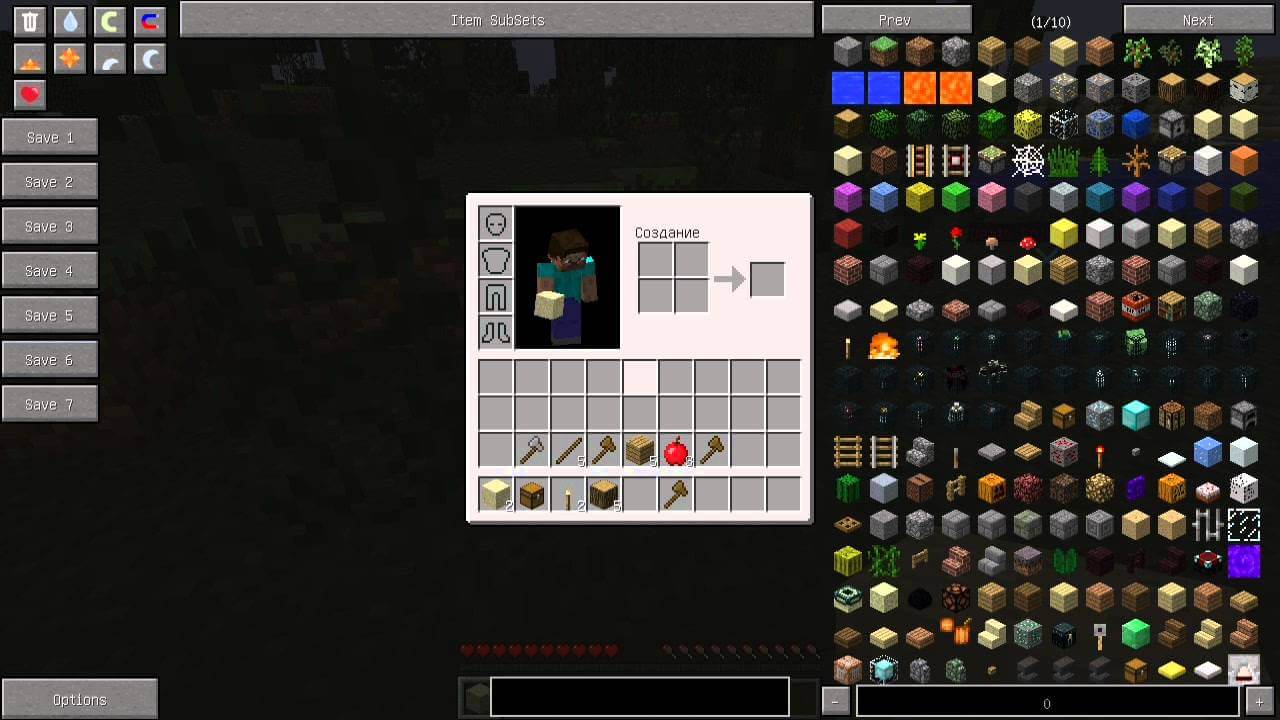Toggle rain with the water drop icon

[x=69, y=22]
